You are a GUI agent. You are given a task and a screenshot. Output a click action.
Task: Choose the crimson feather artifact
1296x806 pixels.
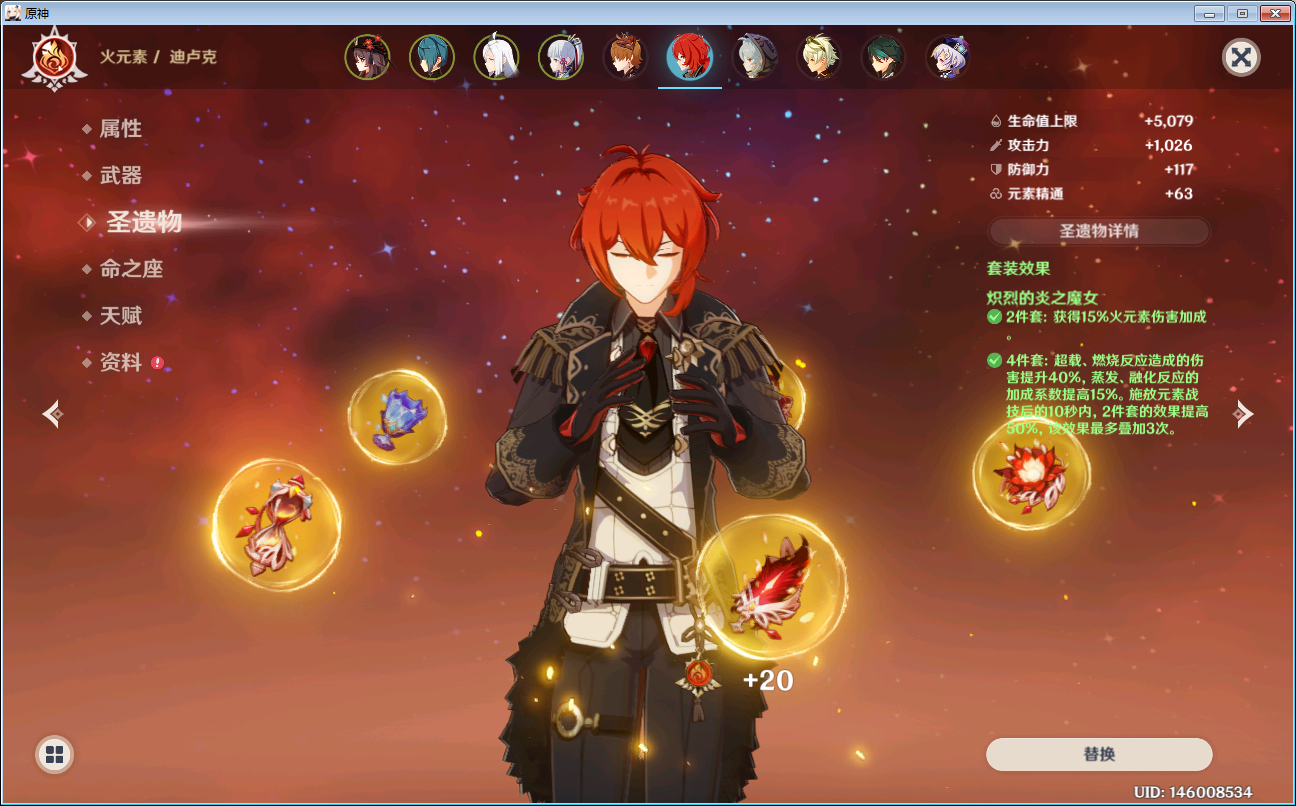point(771,588)
